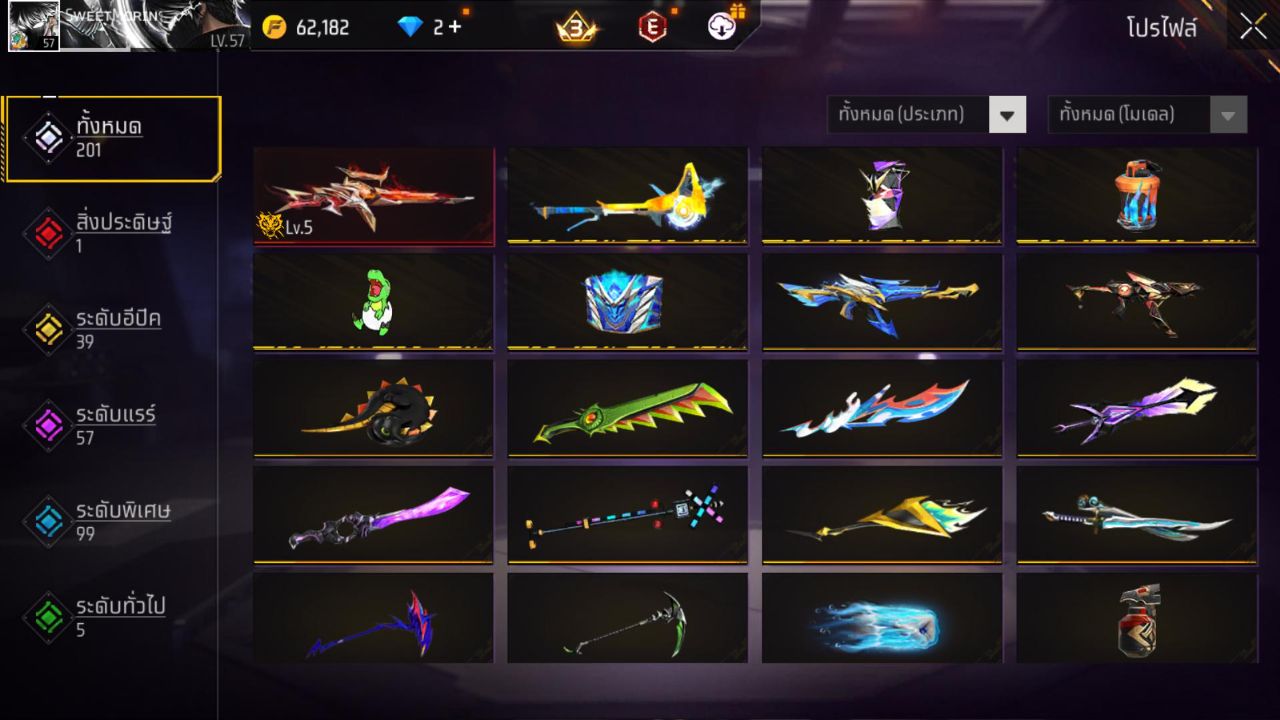Select the Lv.5 weapon skin thumbnail
This screenshot has height=720, width=1280.
click(x=373, y=195)
